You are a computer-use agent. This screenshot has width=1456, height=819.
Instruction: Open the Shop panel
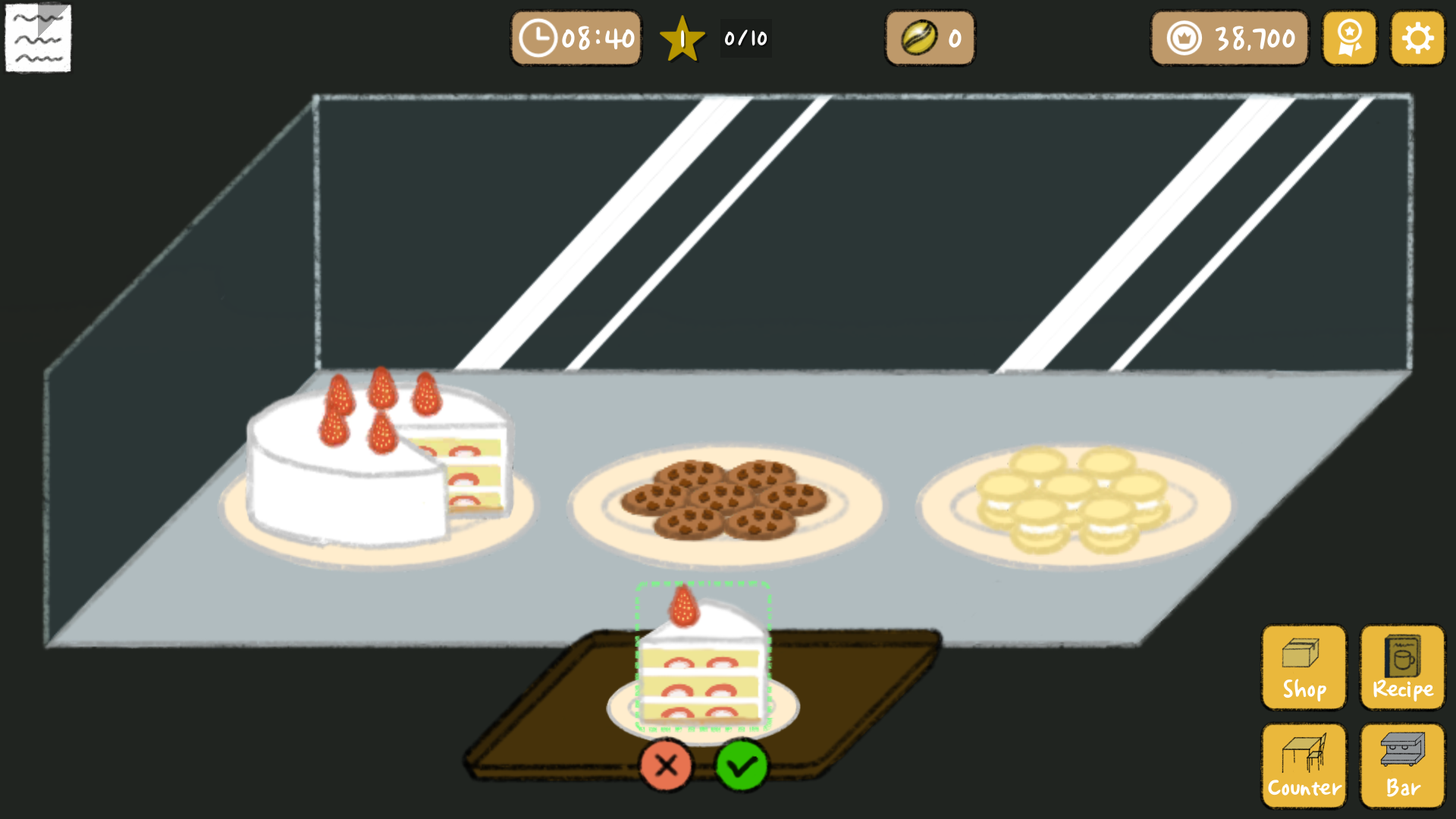click(1303, 668)
